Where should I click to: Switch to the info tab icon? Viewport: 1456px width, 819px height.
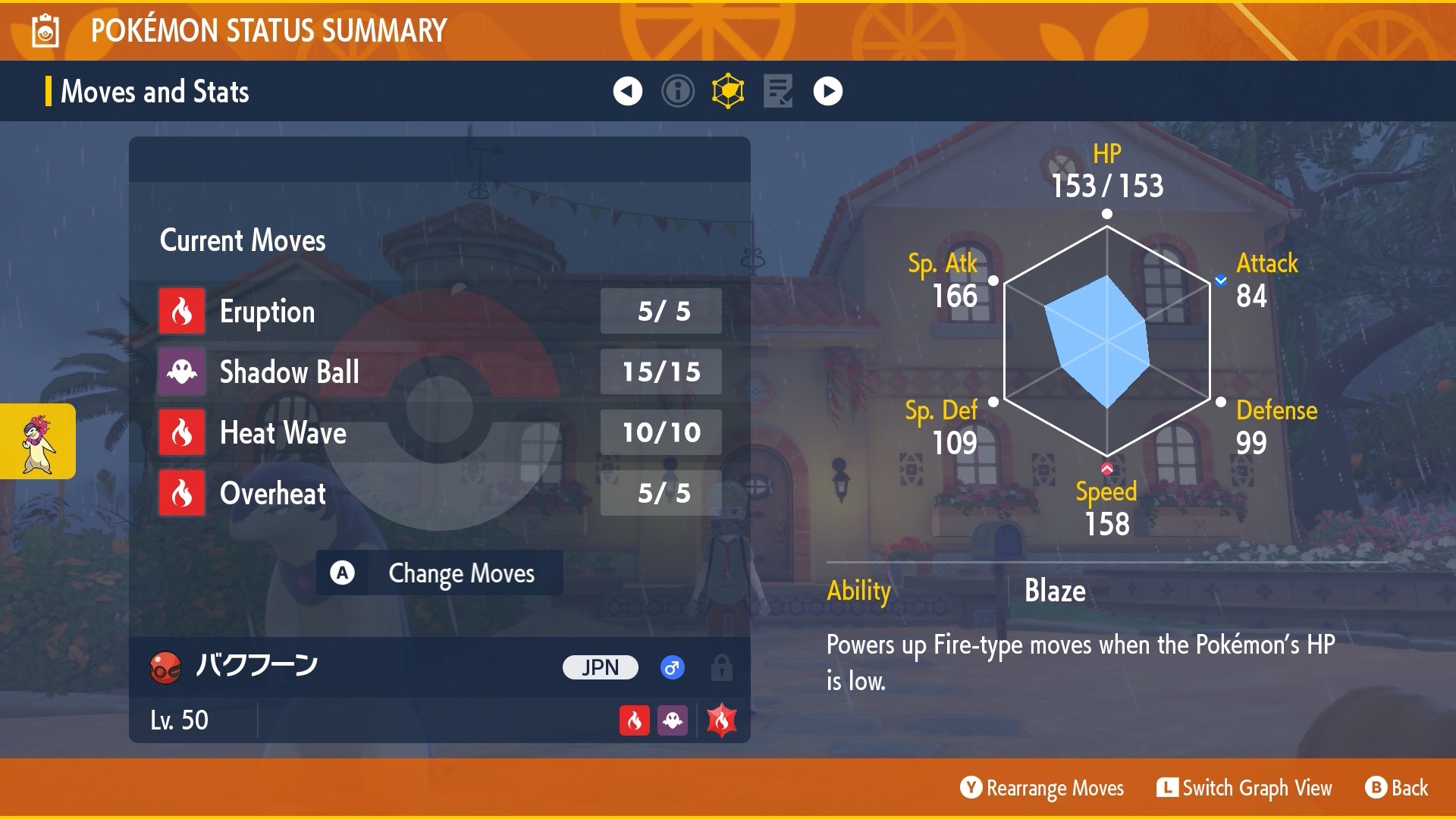point(677,91)
